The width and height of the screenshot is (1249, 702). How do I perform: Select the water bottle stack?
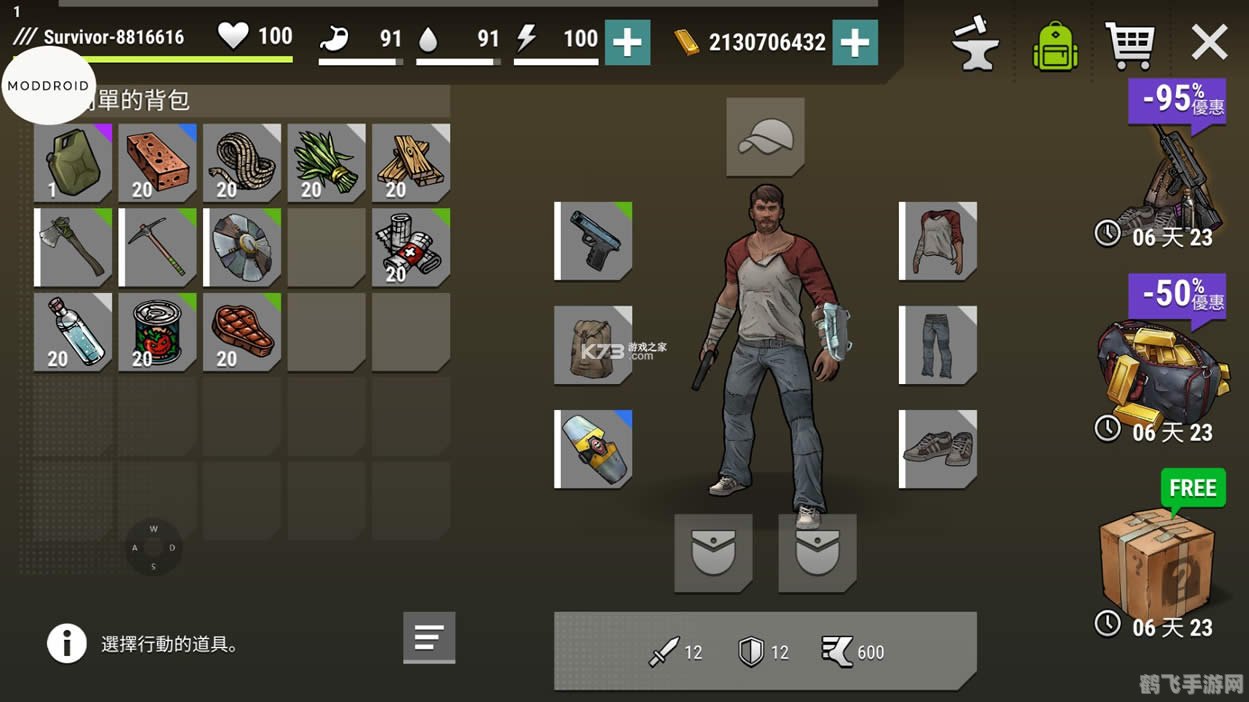coord(73,332)
